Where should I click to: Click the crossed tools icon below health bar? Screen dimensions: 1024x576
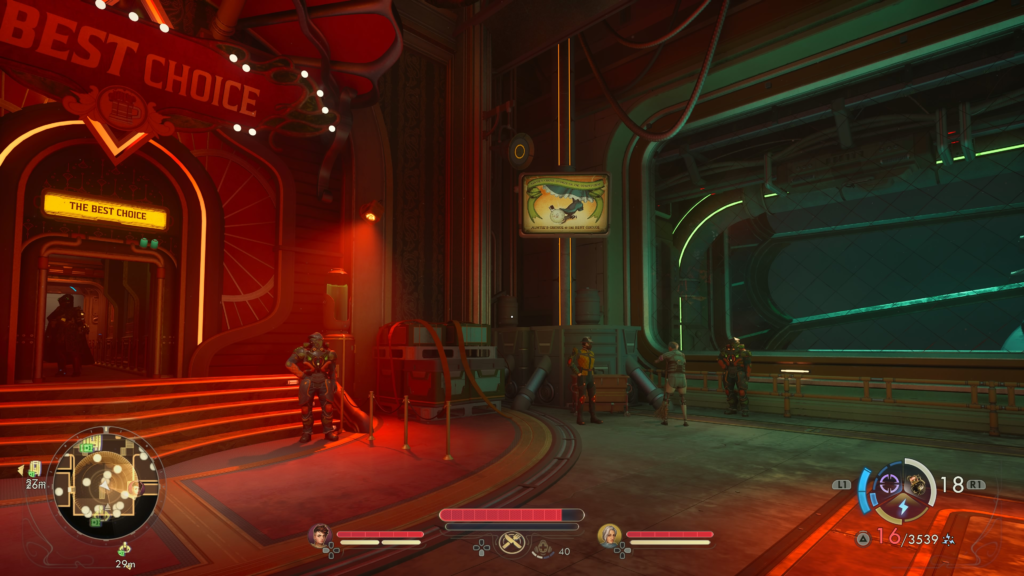click(512, 542)
